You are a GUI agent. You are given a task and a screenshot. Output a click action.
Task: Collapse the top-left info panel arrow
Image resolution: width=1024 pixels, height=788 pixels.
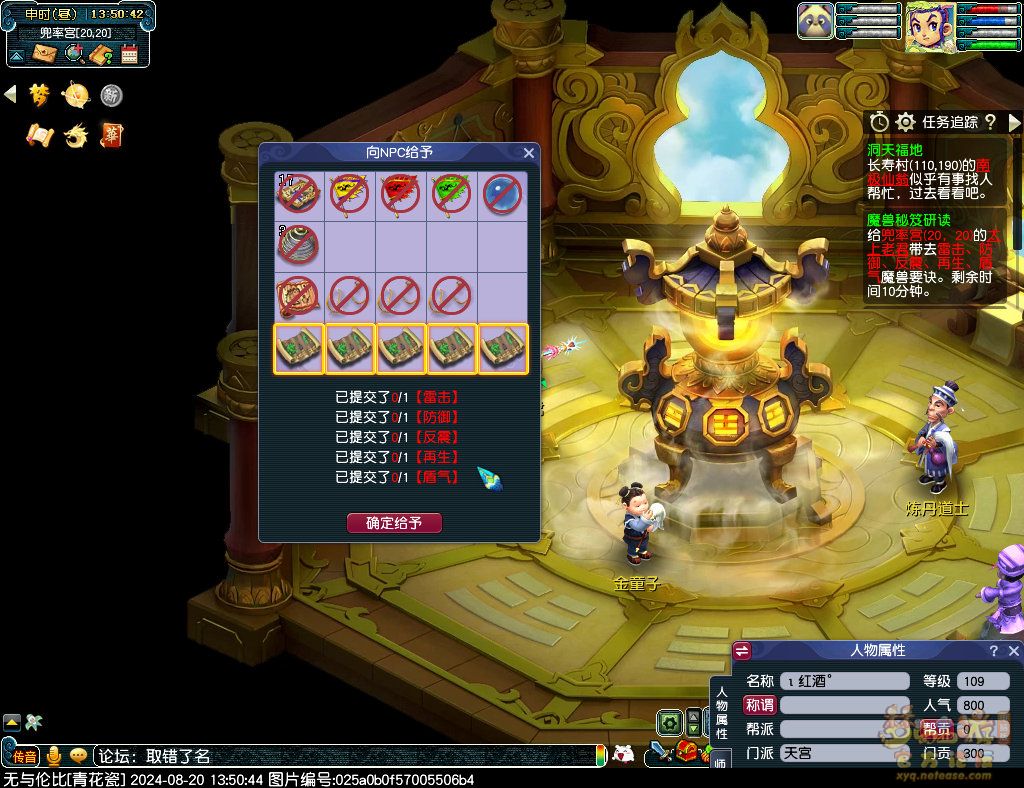18,53
